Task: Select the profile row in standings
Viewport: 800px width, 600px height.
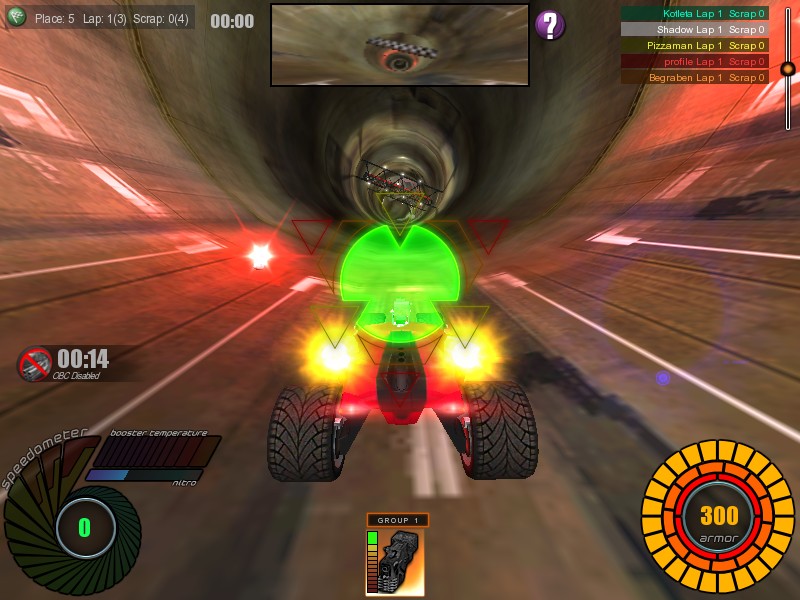Action: pyautogui.click(x=694, y=61)
